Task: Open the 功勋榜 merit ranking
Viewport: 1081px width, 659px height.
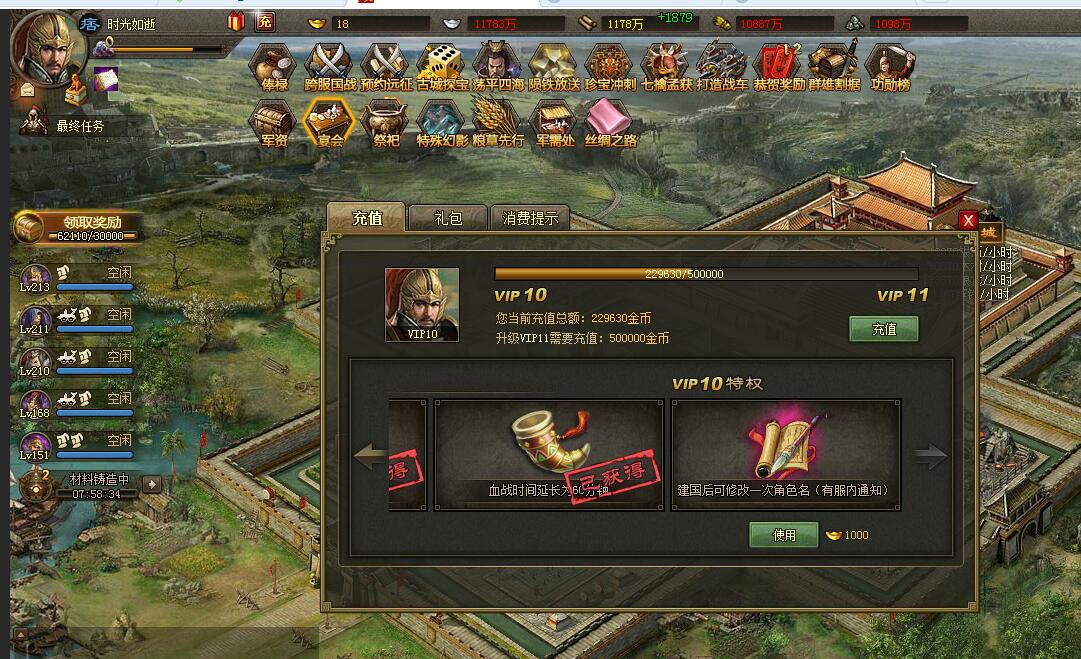Action: 889,68
